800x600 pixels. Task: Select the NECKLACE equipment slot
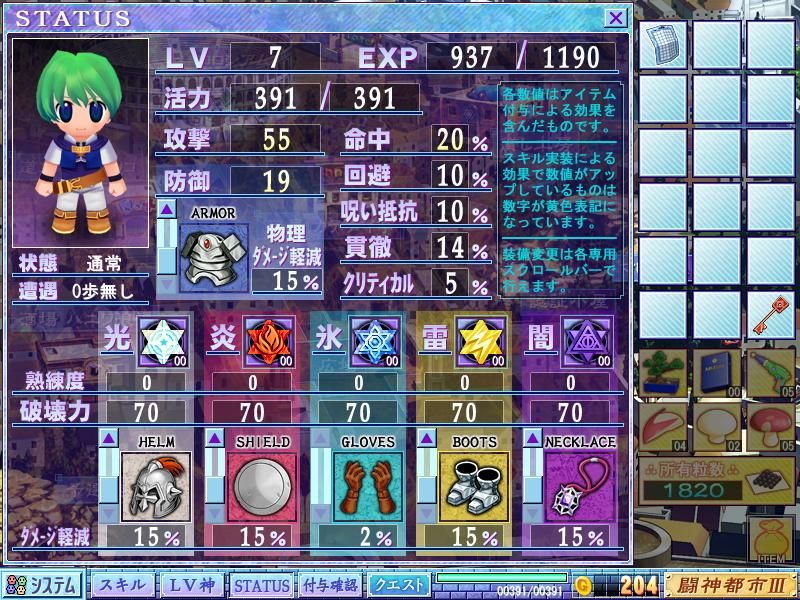pyautogui.click(x=580, y=487)
